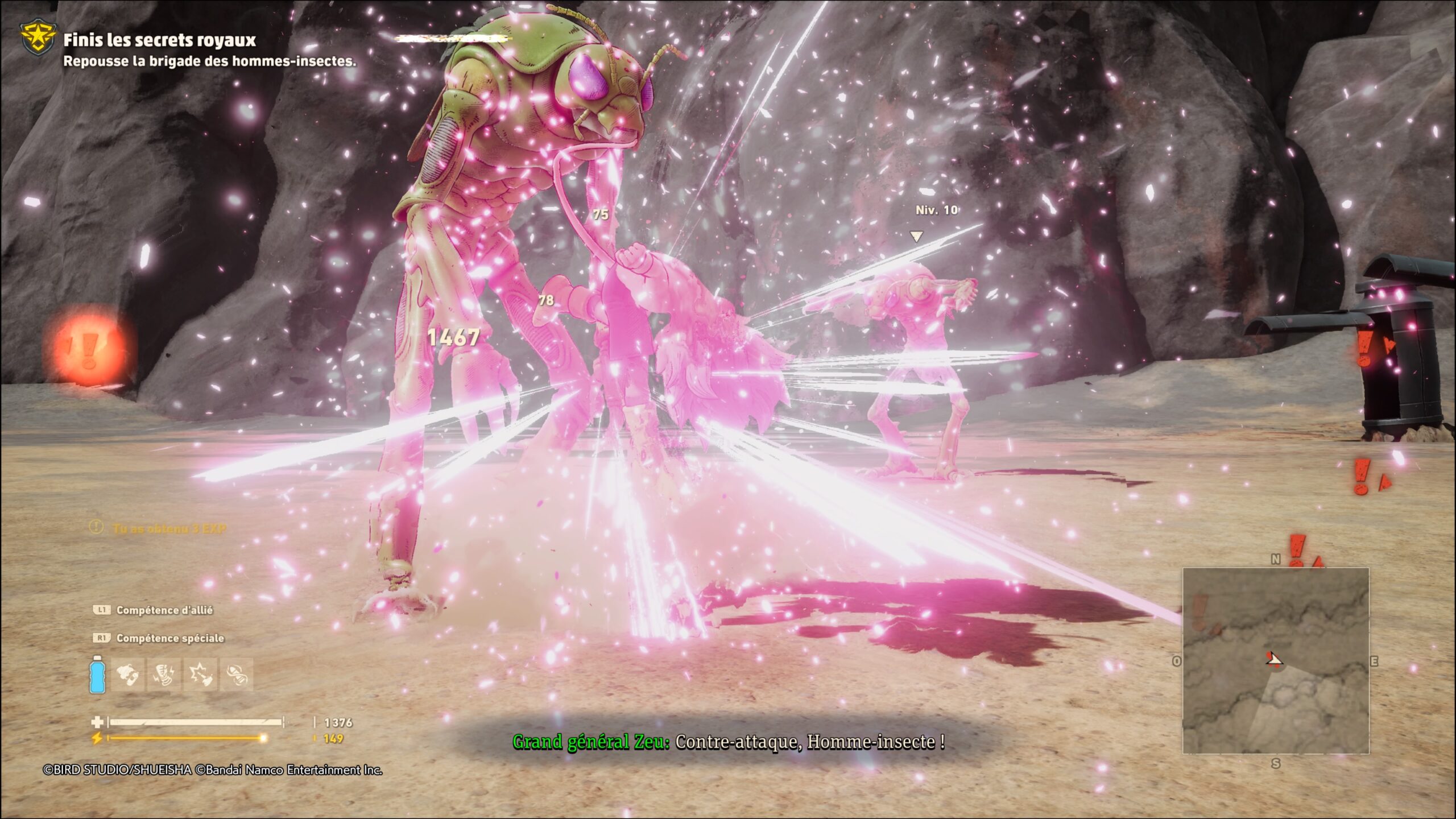Select the "Compétence spéciale" label

pyautogui.click(x=170, y=638)
